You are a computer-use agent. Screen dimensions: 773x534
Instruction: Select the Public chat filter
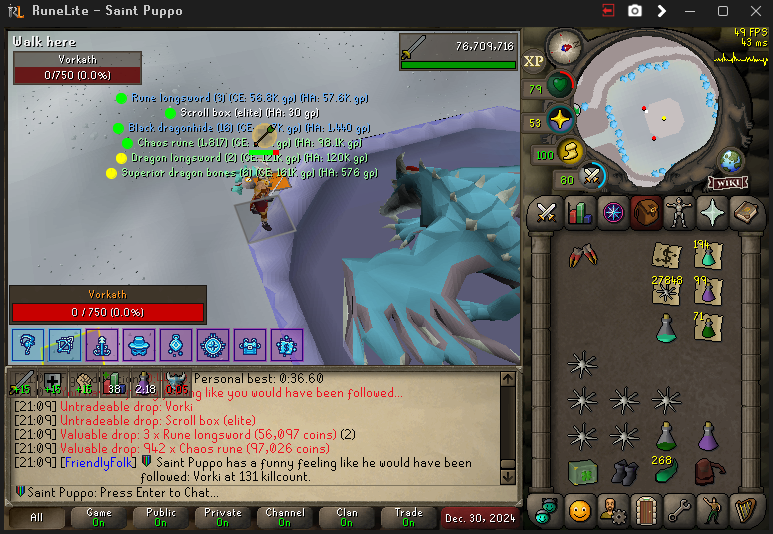coord(161,517)
